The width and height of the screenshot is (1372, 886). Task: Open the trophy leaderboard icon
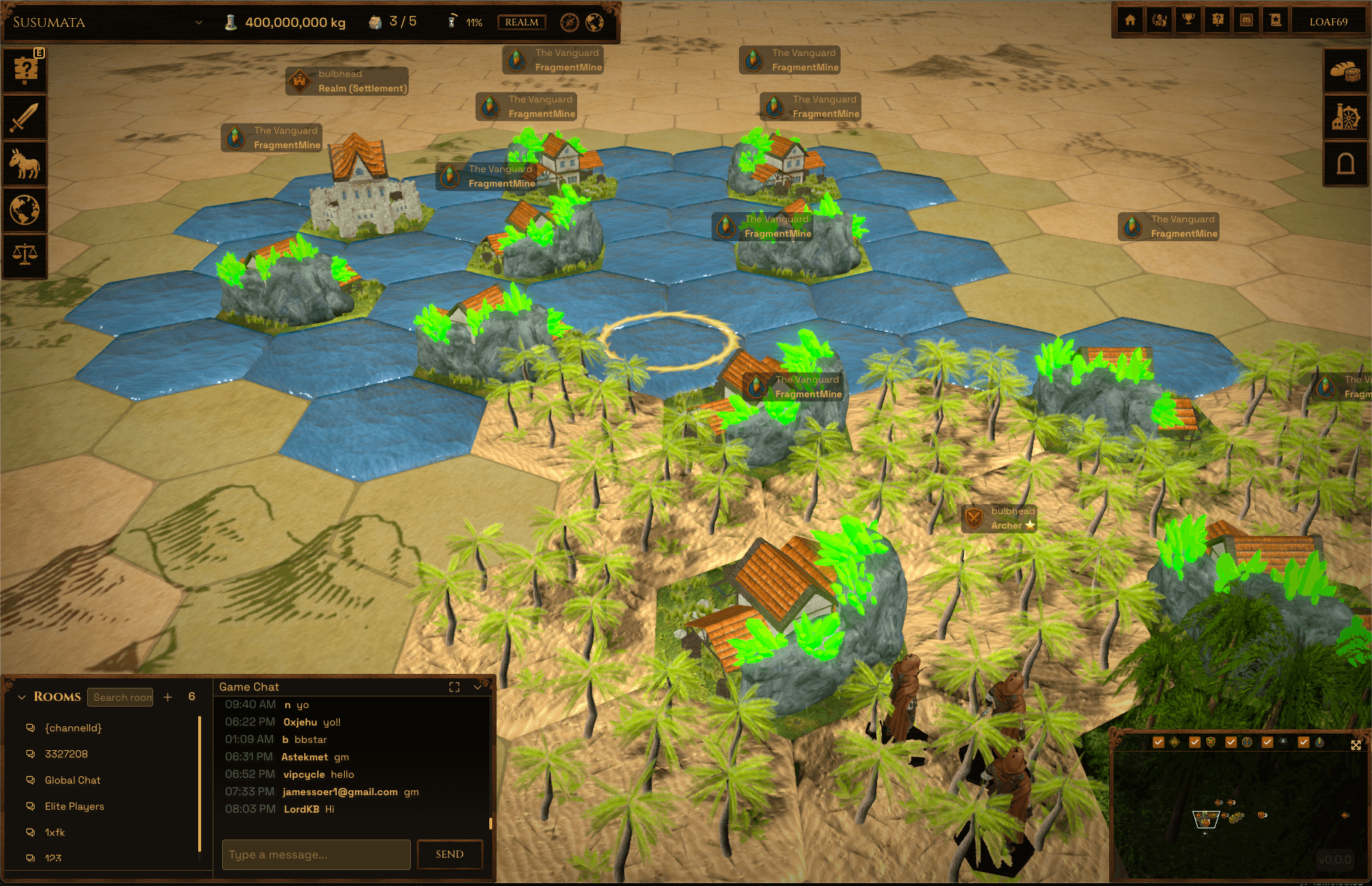point(1188,20)
